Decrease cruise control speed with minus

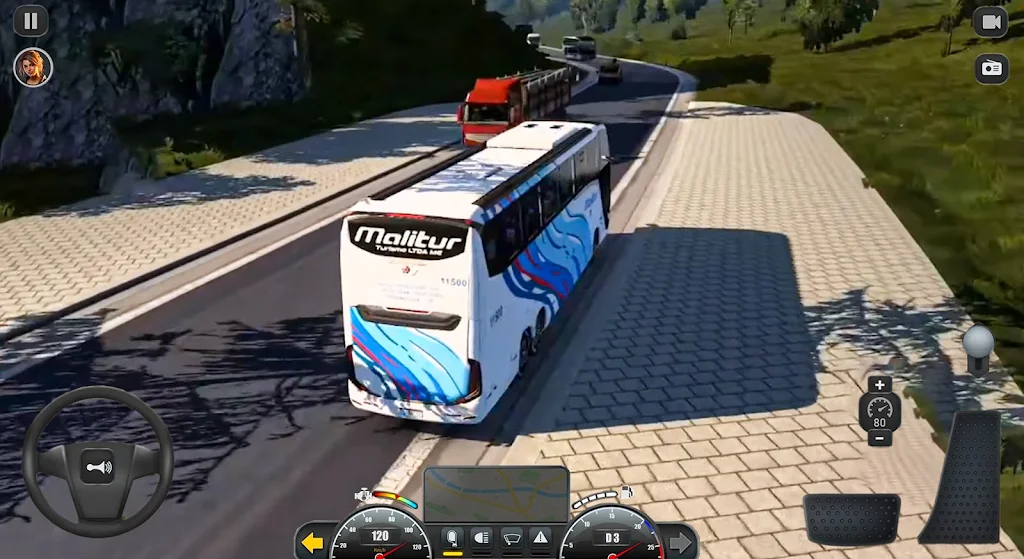[879, 438]
